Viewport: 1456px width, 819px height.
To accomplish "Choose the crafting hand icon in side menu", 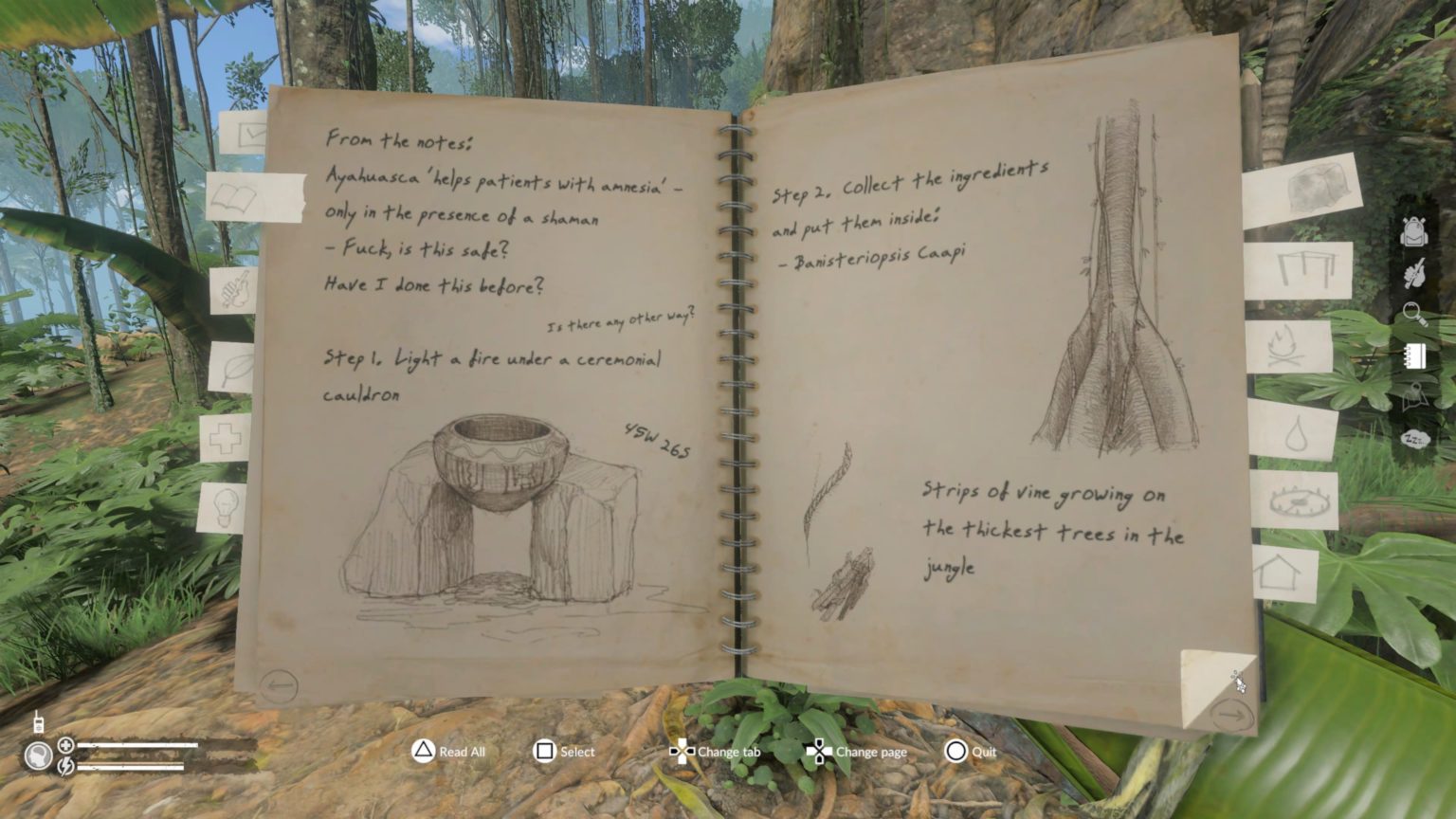I will (1413, 273).
